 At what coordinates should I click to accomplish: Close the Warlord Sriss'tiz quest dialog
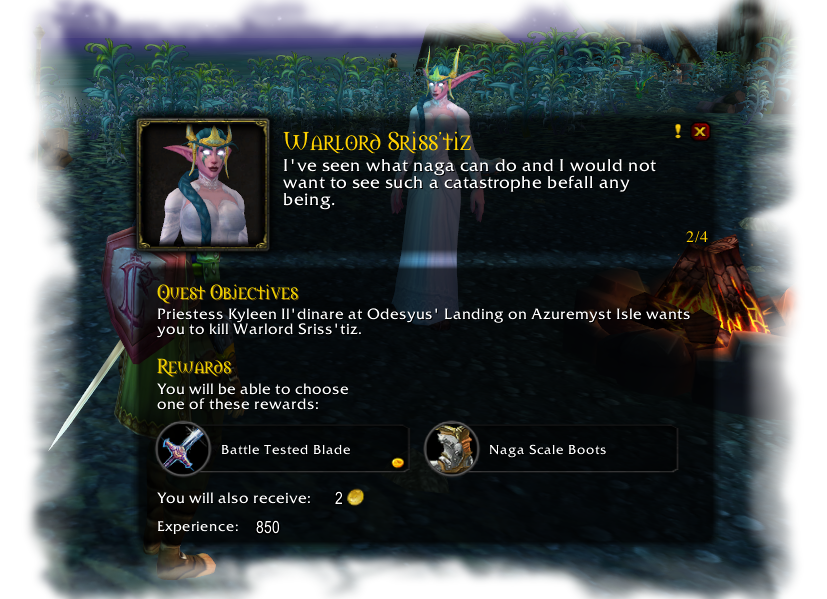pyautogui.click(x=700, y=131)
